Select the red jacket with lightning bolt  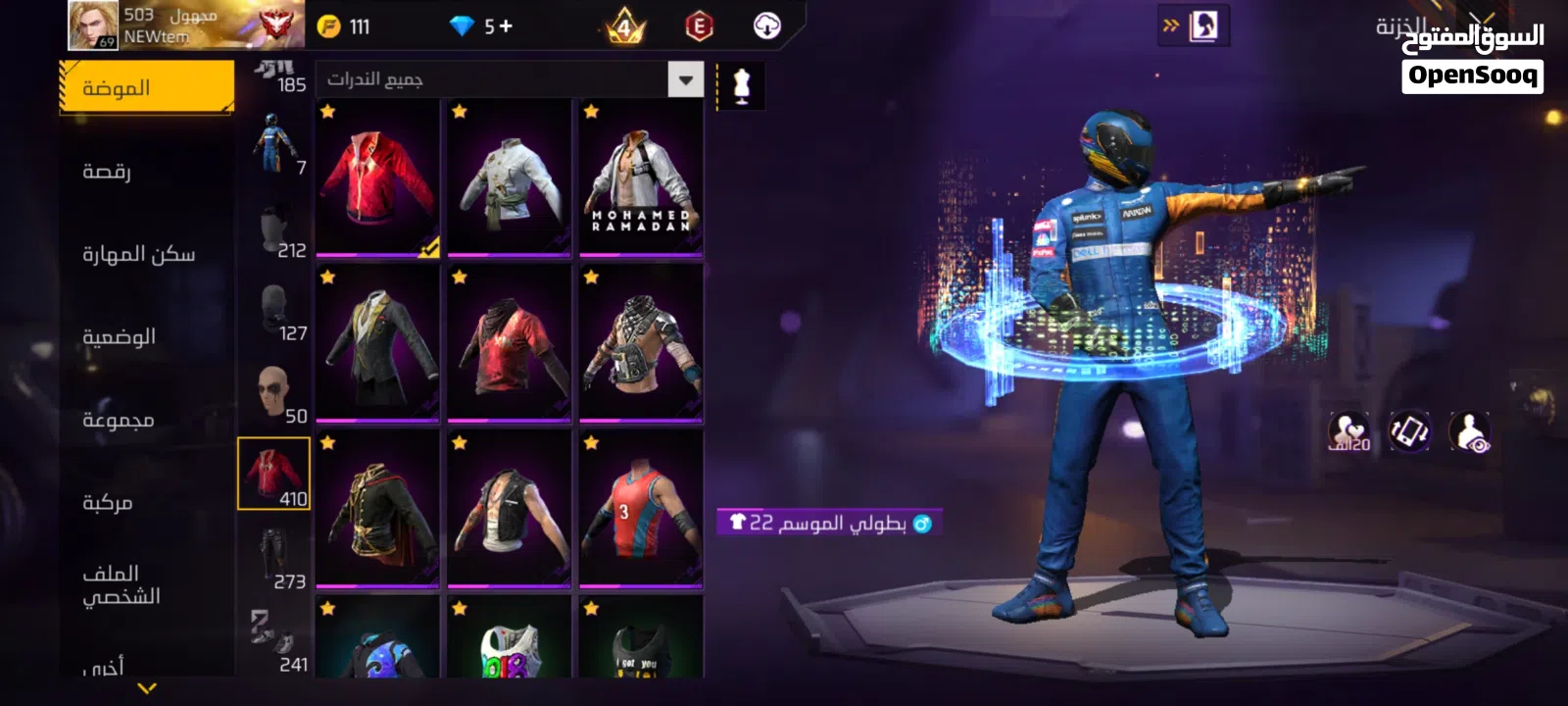click(x=377, y=178)
